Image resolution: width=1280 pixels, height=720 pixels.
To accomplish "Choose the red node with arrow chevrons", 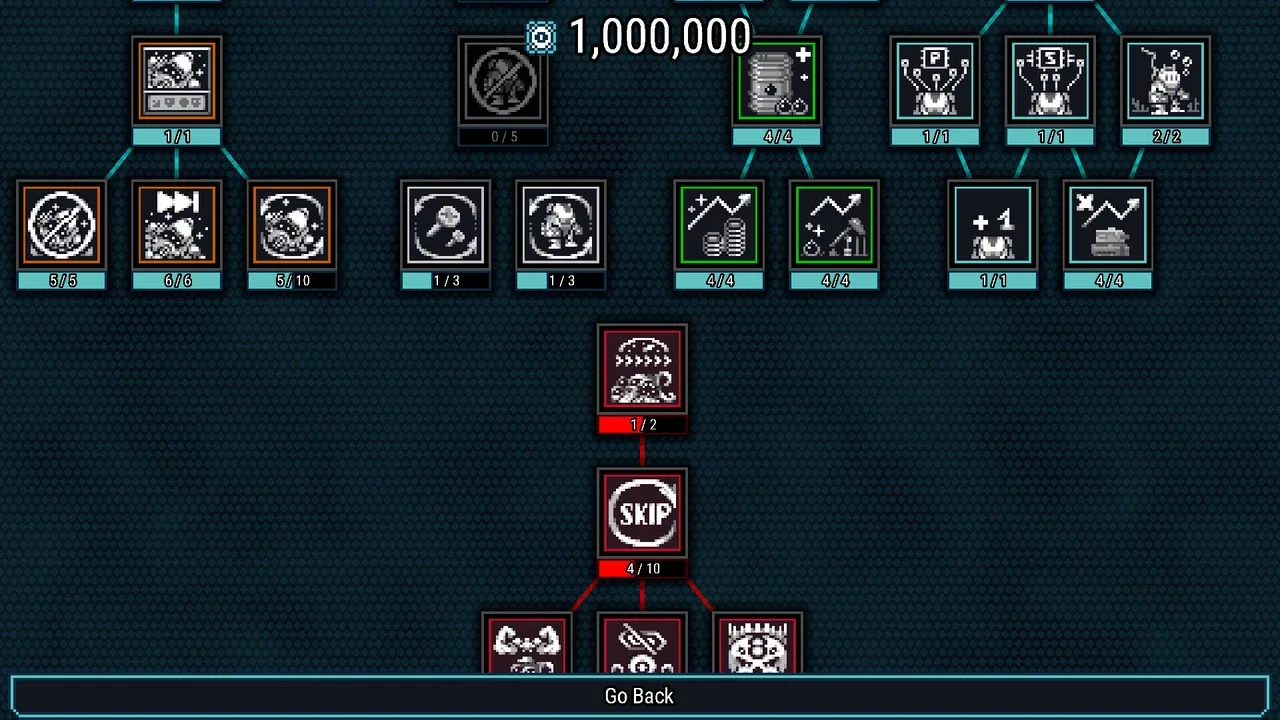I will tap(642, 369).
